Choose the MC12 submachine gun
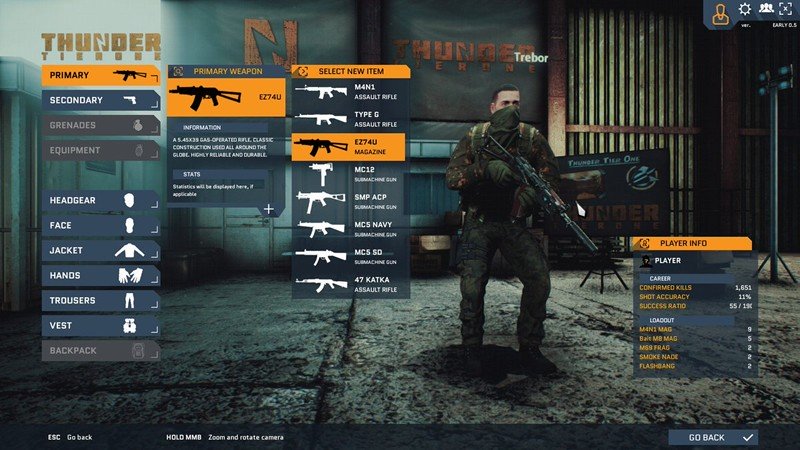The height and width of the screenshot is (450, 800). [x=349, y=174]
